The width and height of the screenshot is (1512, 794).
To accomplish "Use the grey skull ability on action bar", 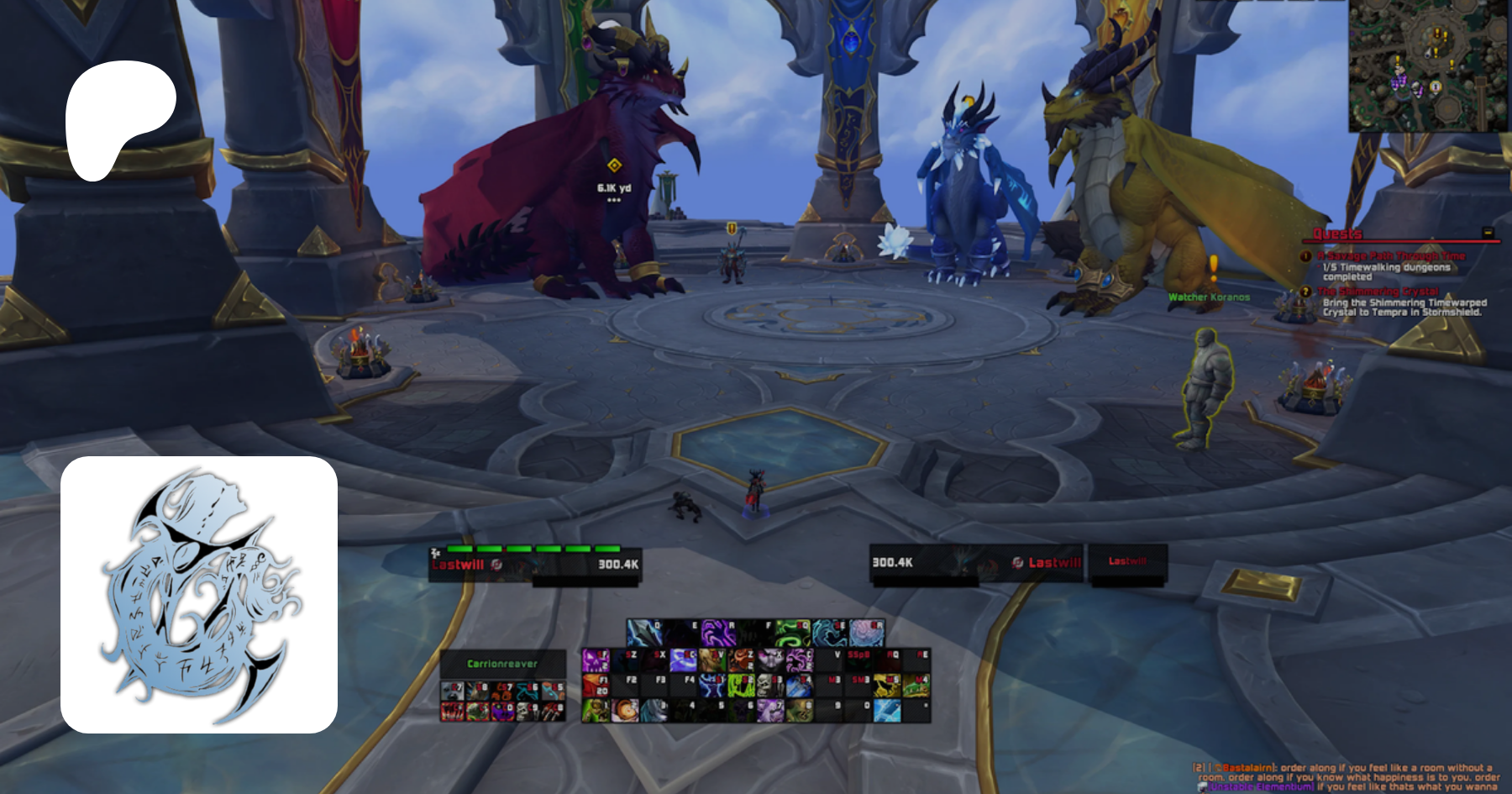I will [771, 686].
